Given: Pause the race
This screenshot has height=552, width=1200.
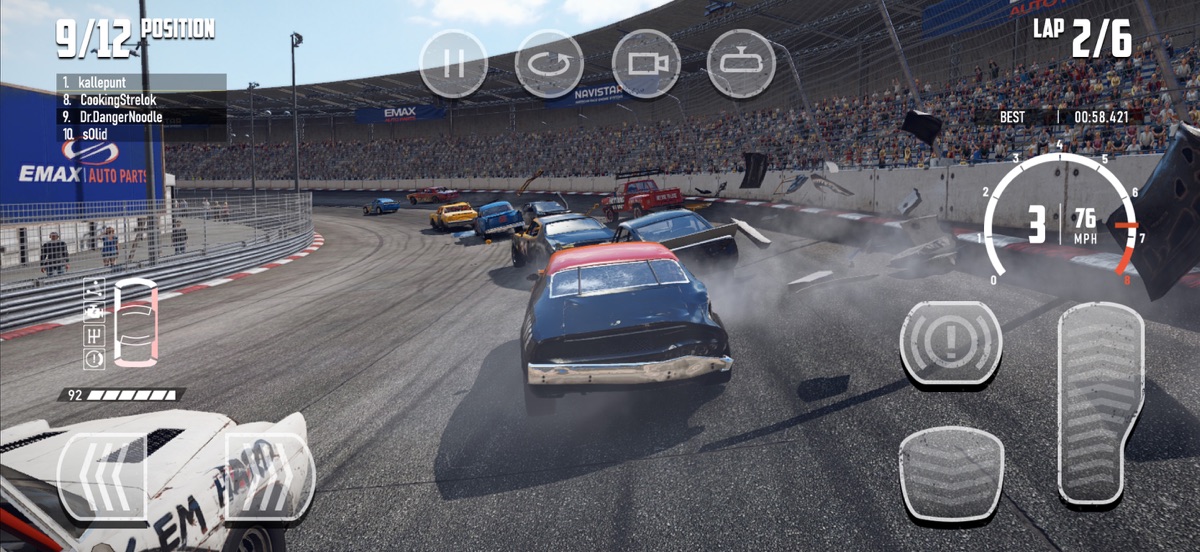Looking at the screenshot, I should 453,64.
